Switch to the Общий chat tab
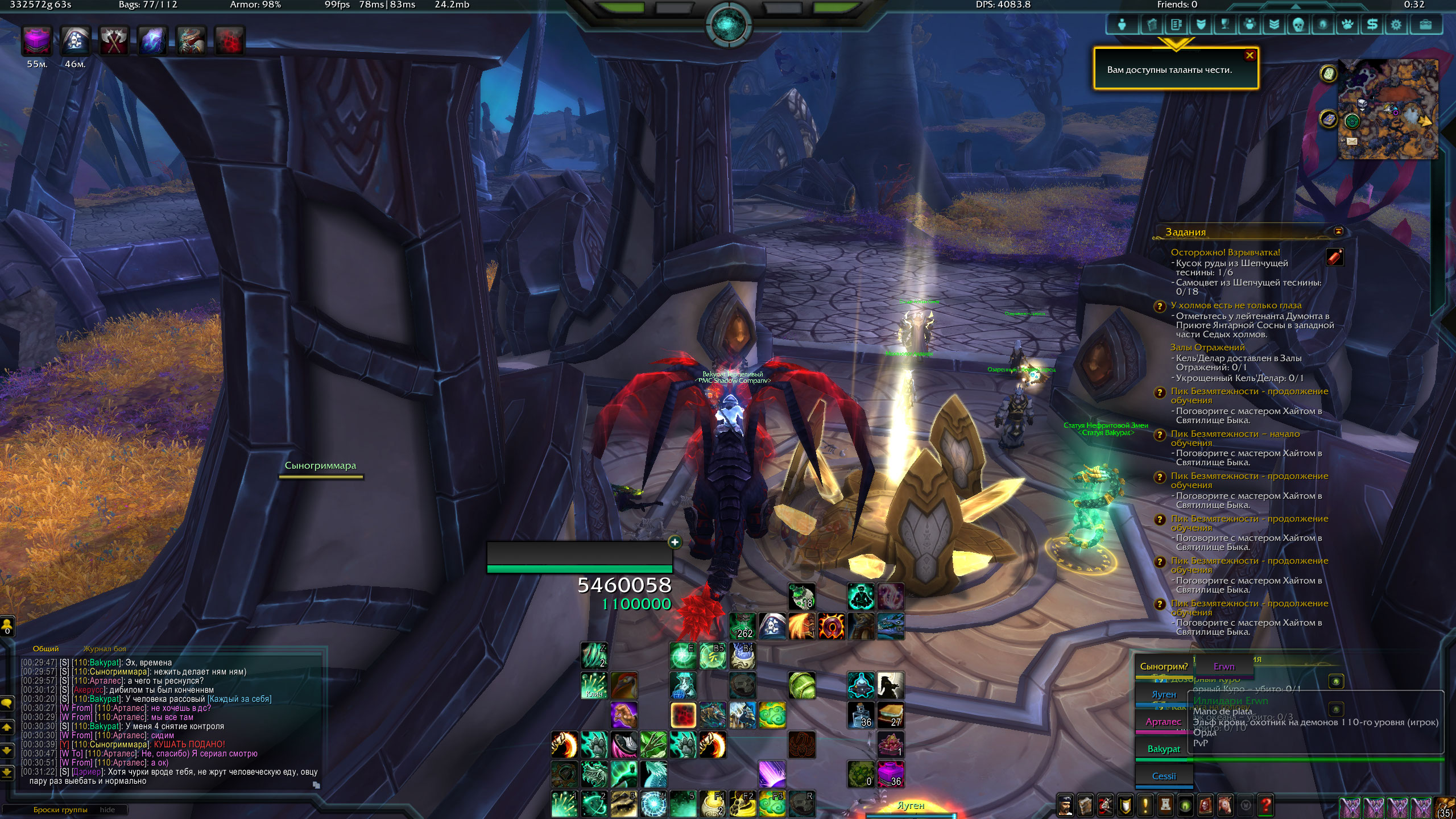Viewport: 1456px width, 819px height. (45, 649)
